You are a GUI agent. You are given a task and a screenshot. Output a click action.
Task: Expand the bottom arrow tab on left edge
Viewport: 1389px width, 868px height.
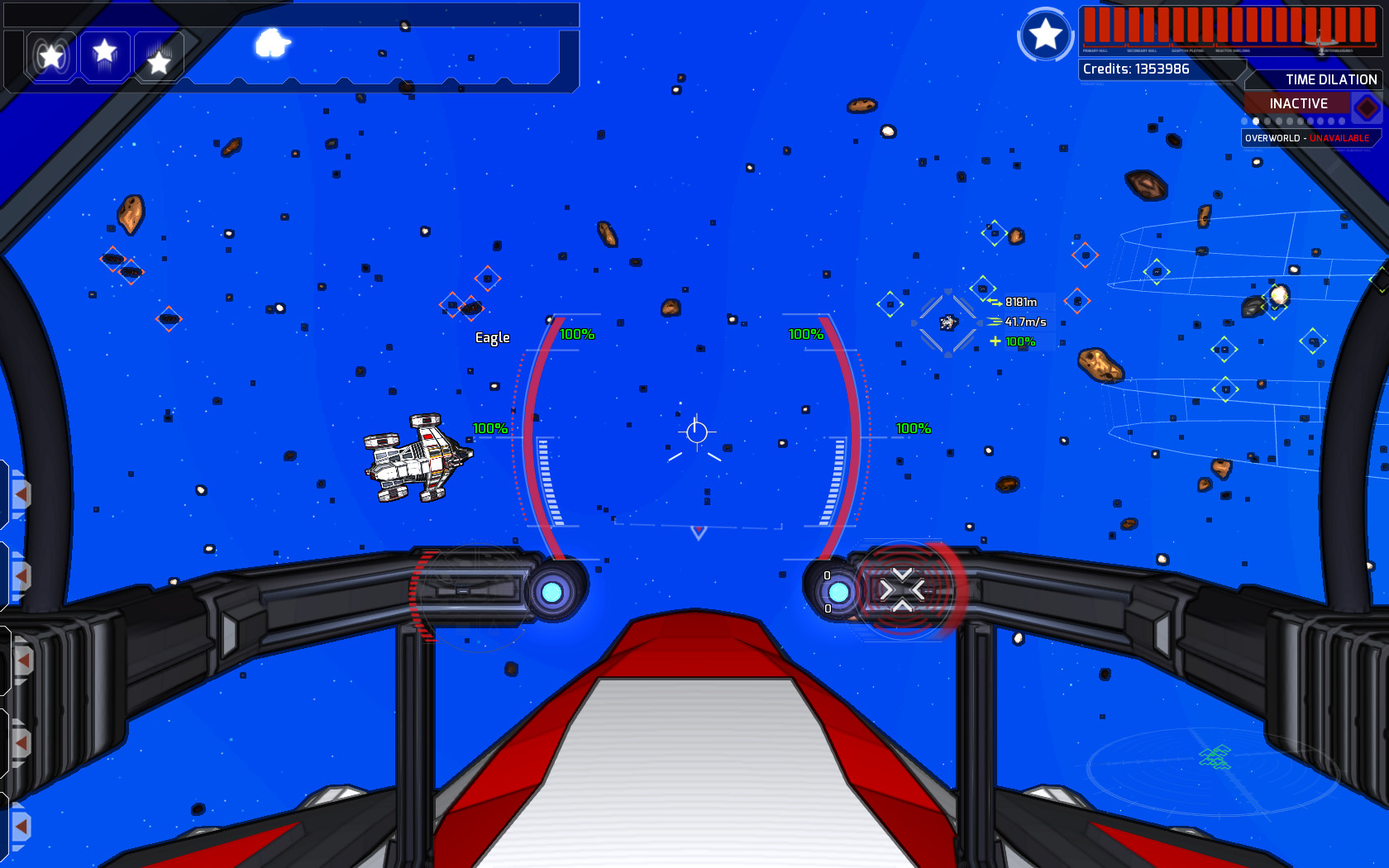pos(21,827)
